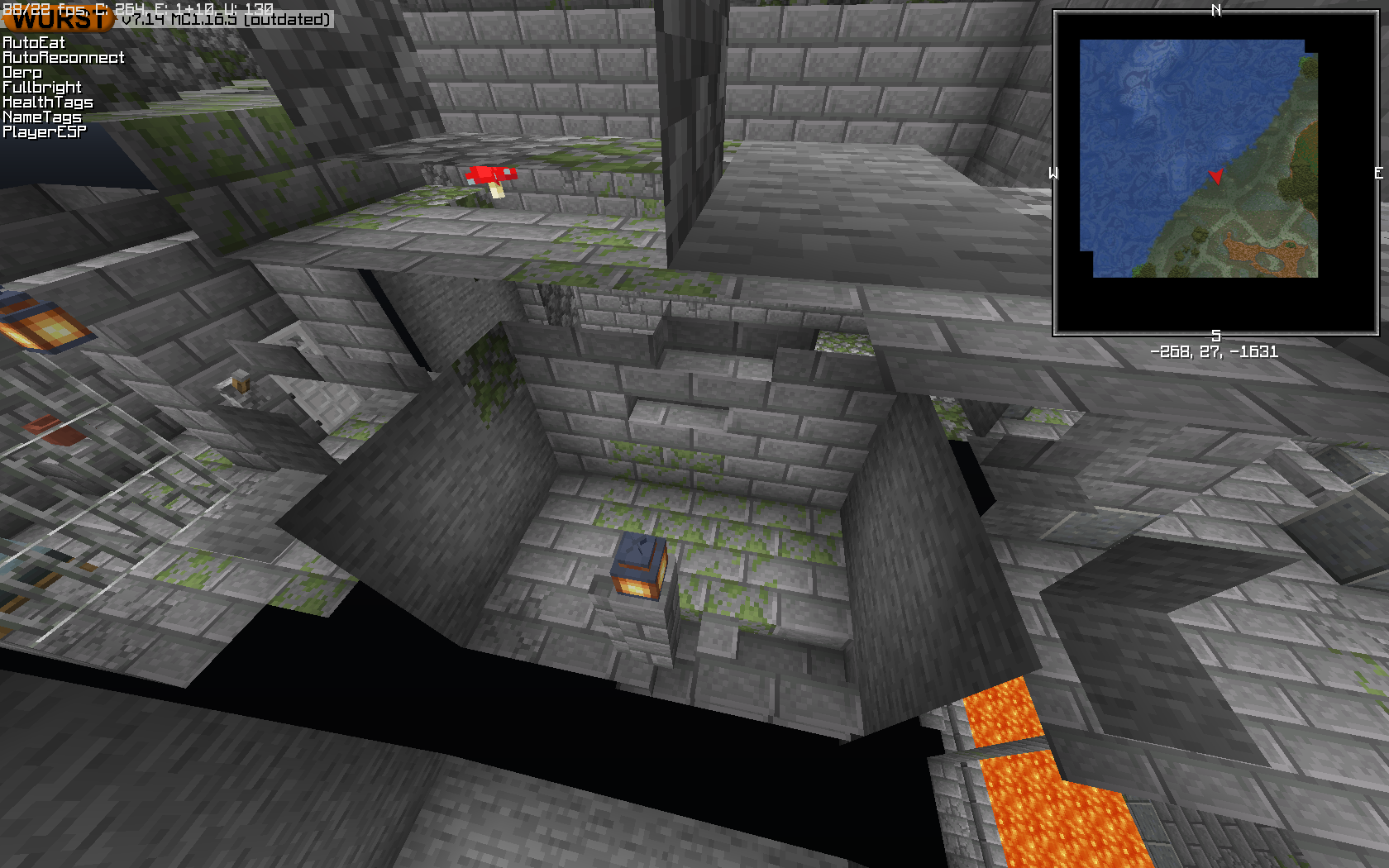This screenshot has width=1389, height=868.
Task: Click the W compass marker on the minimap
Action: coord(1052,174)
